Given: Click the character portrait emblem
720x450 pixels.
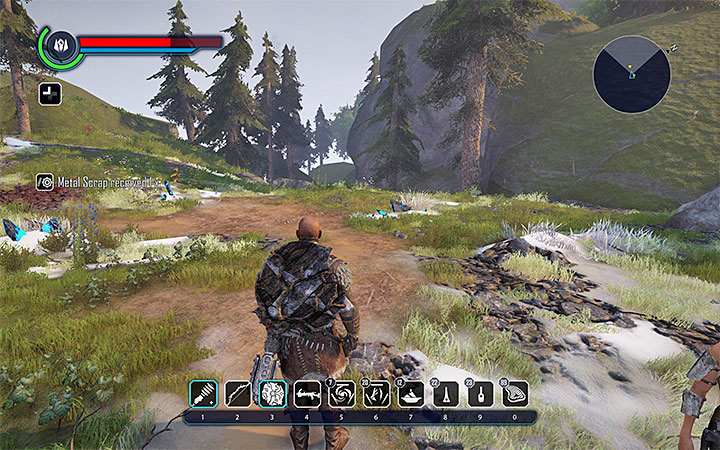Looking at the screenshot, I should (x=59, y=44).
